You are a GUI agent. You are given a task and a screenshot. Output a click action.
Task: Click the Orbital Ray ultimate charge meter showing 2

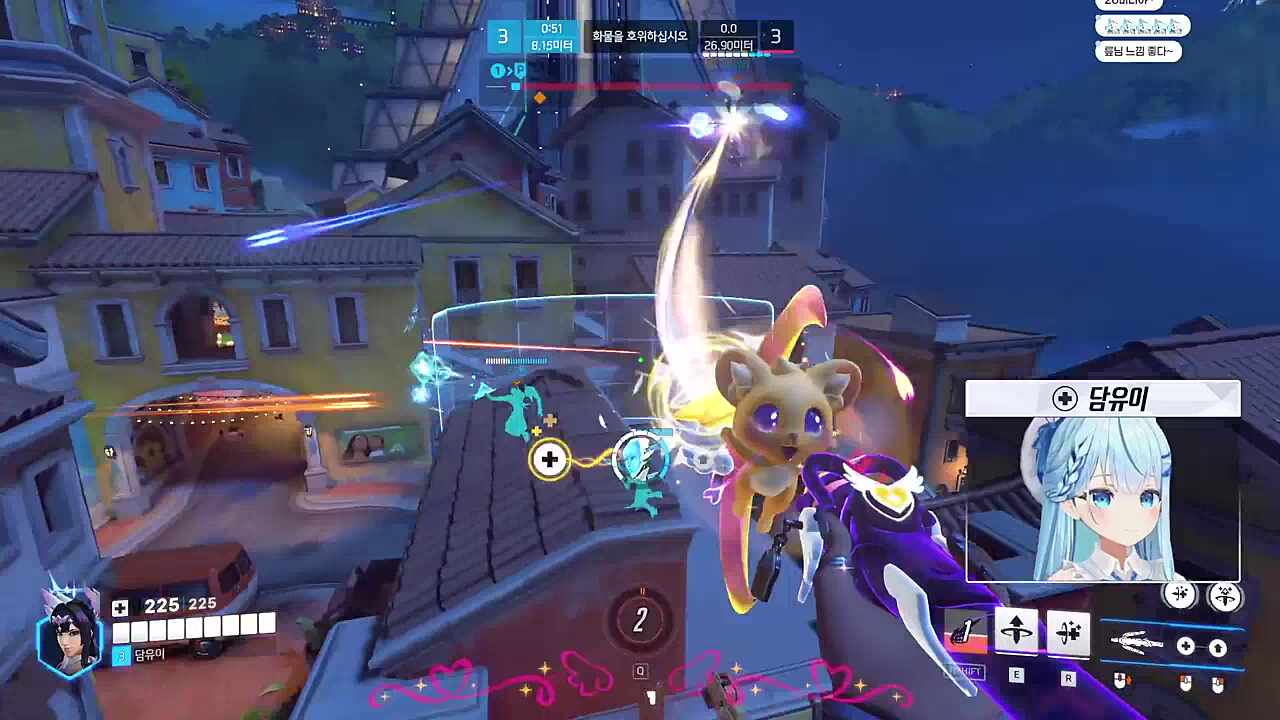point(640,620)
